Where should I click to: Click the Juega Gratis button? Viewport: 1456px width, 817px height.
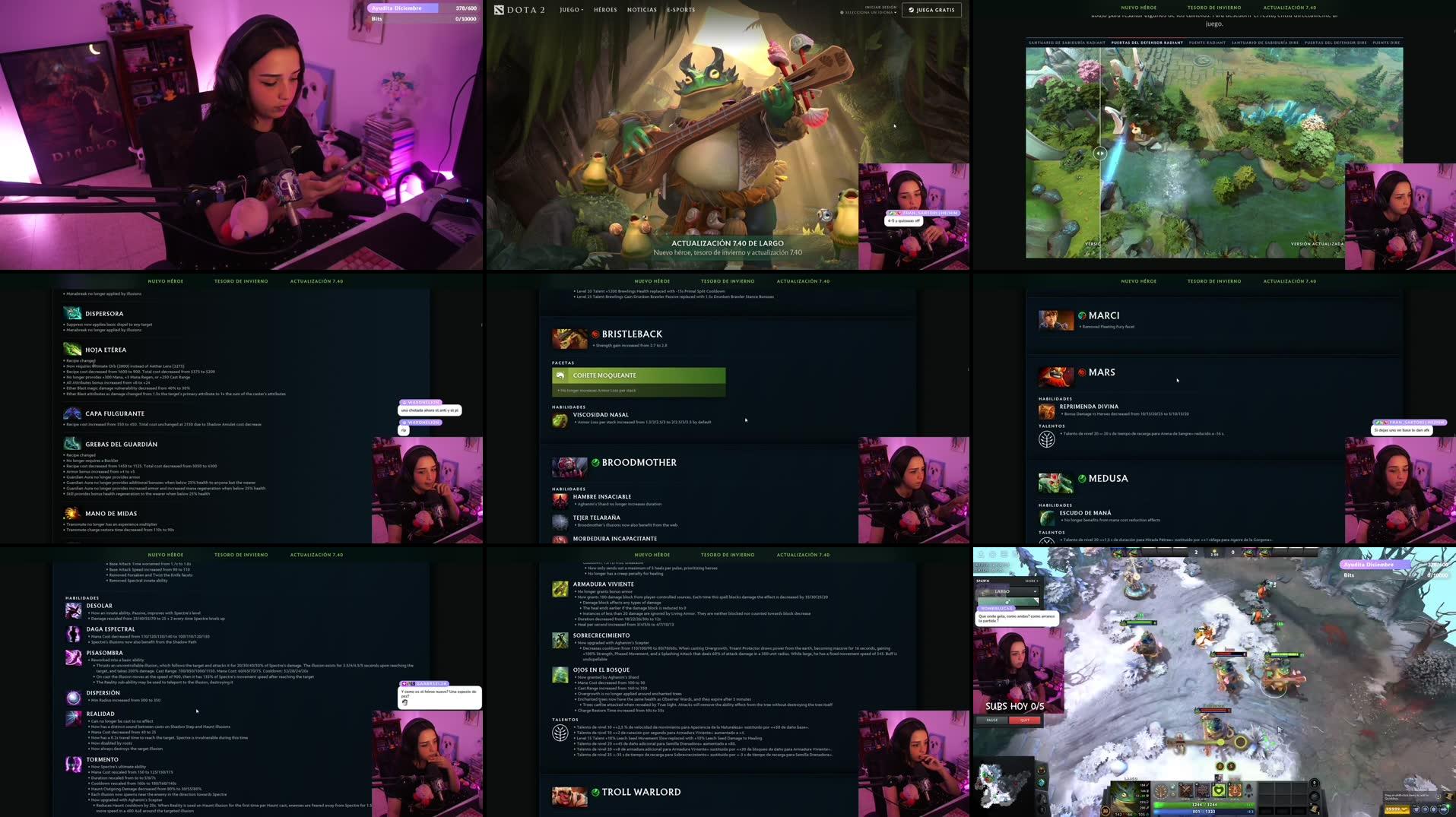pyautogui.click(x=931, y=10)
